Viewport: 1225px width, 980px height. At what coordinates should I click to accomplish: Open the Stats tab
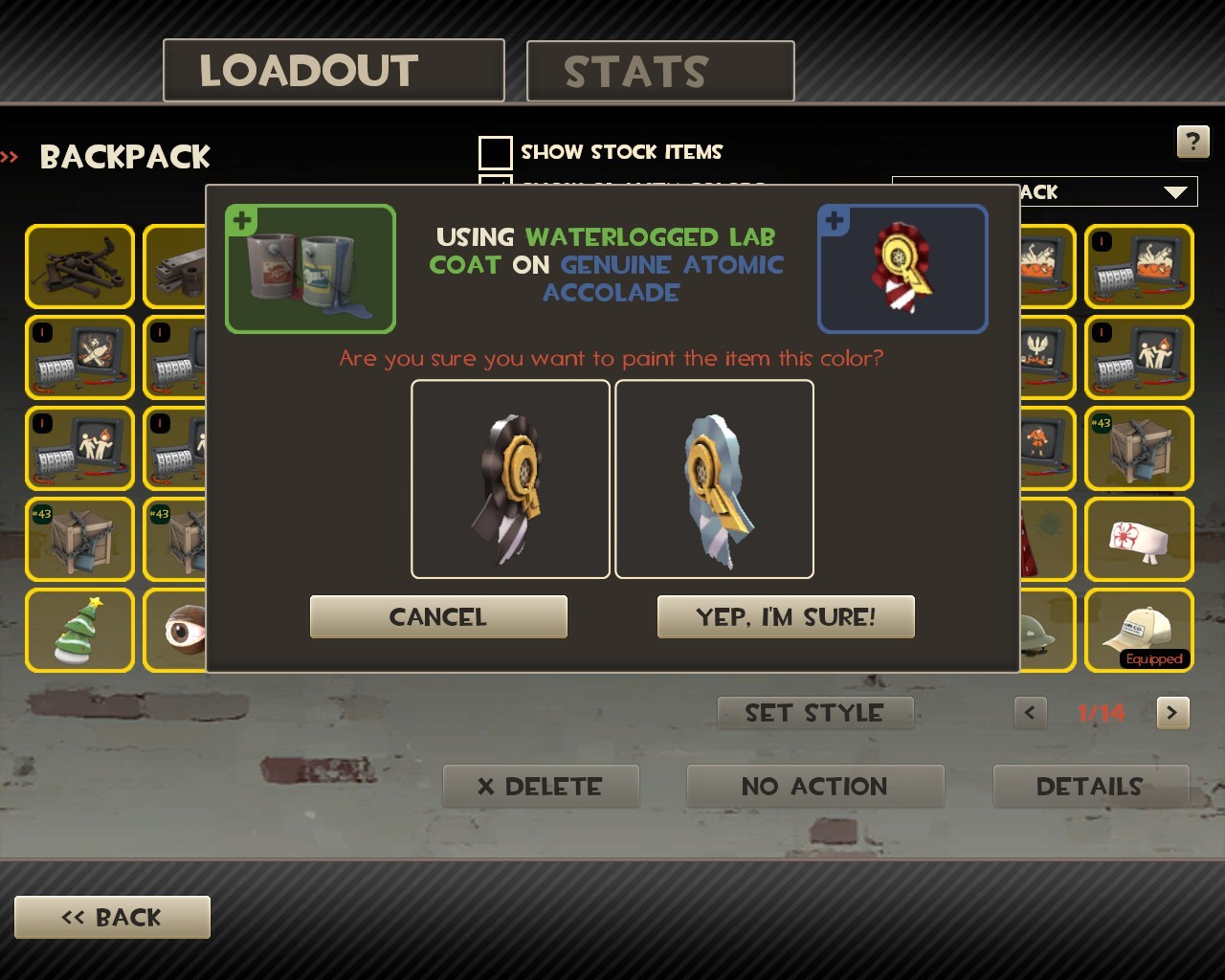(x=660, y=72)
